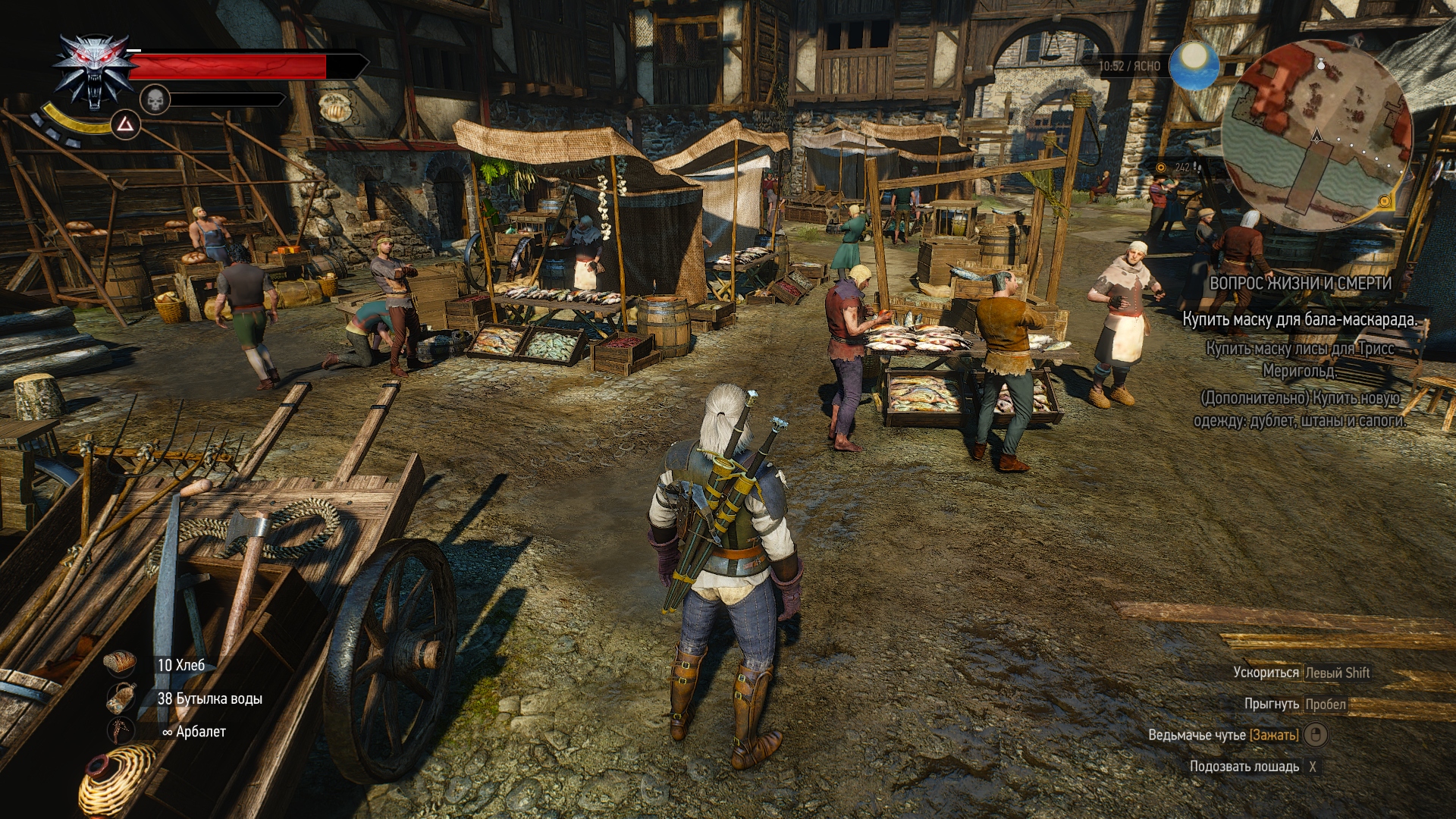This screenshot has height=819, width=1456.
Task: Select the active triangle sign icon
Action: [126, 124]
